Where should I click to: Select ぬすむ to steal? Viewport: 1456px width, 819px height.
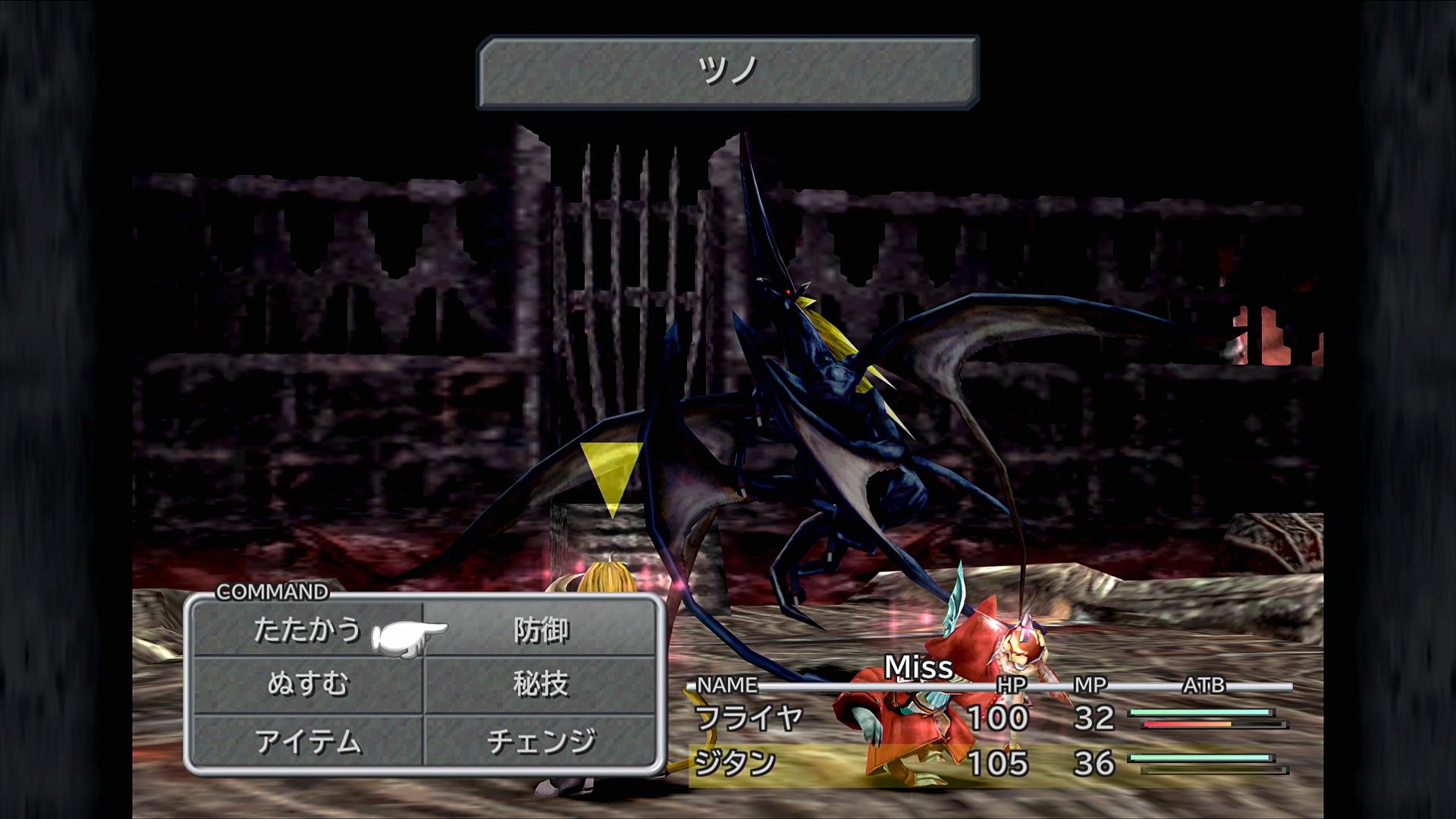click(307, 685)
